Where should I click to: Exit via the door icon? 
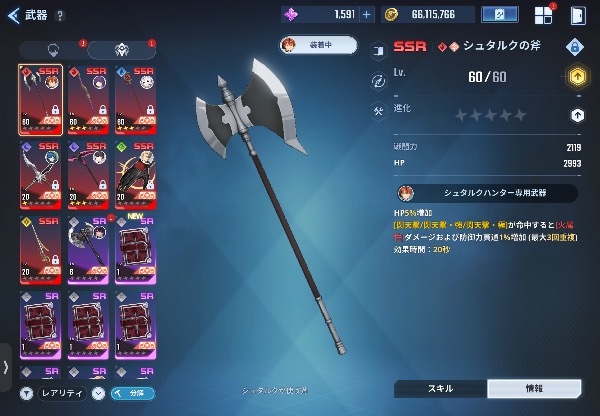click(578, 15)
